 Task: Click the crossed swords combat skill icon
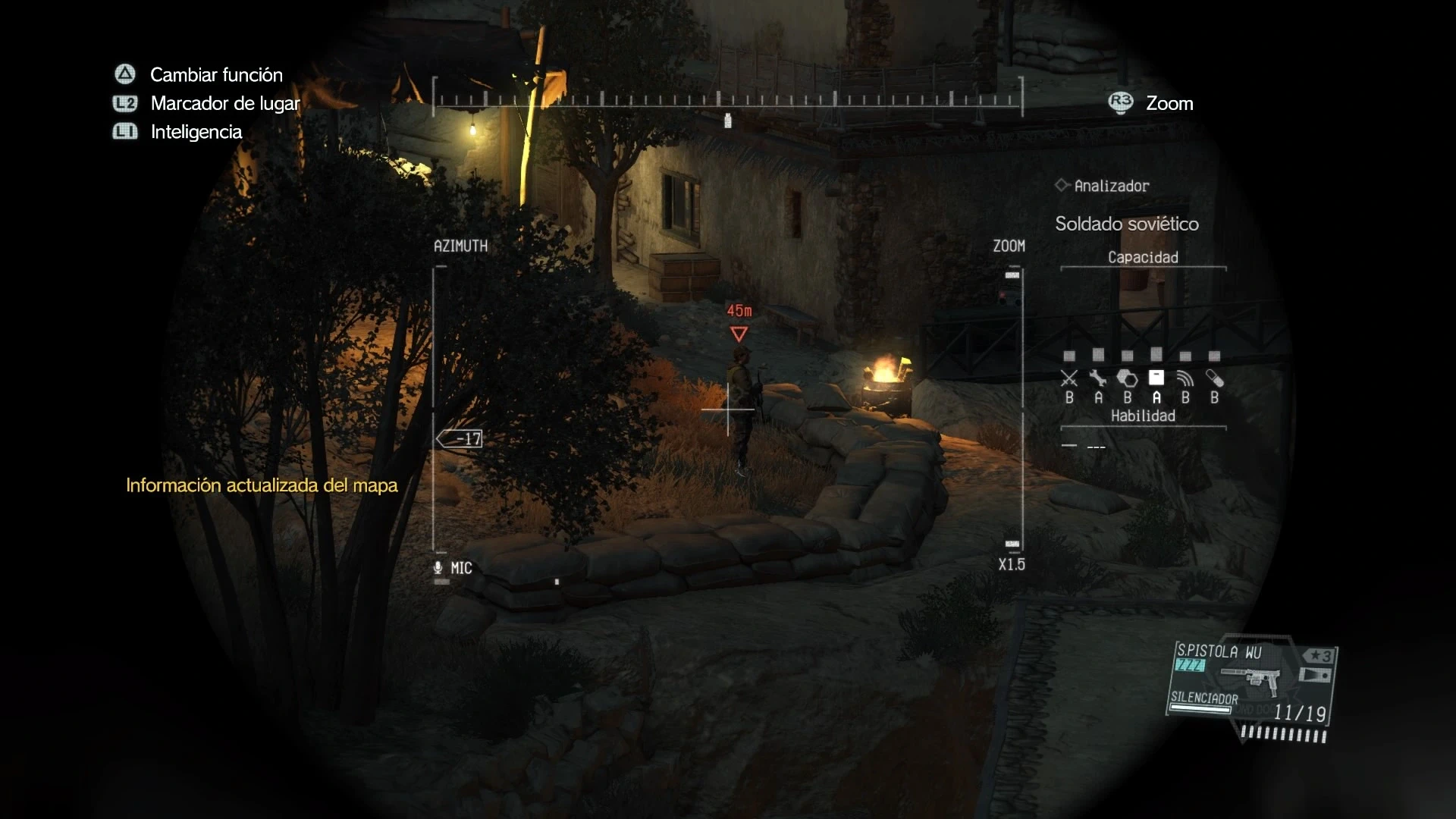(x=1069, y=378)
